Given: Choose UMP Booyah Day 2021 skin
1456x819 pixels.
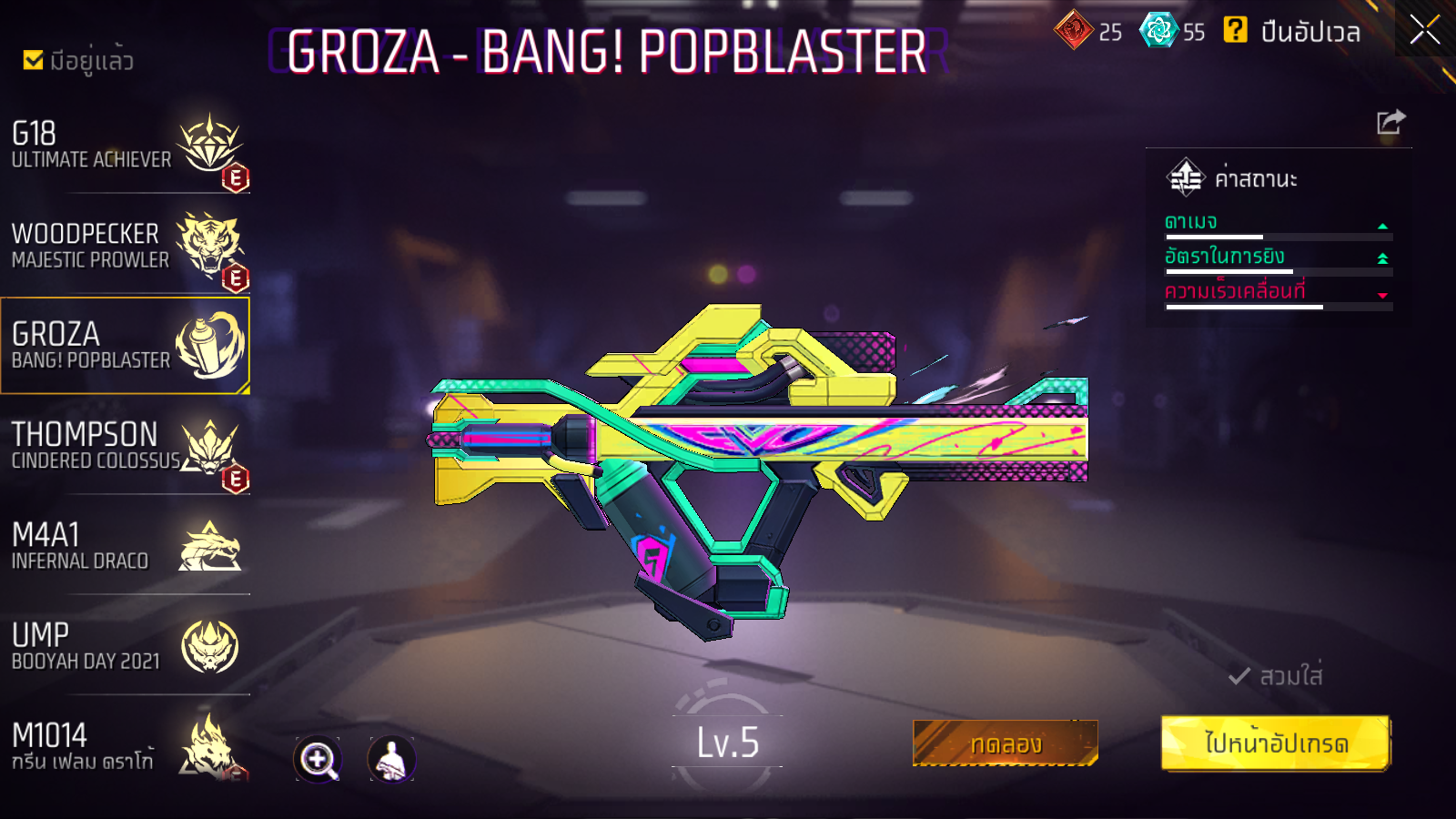Looking at the screenshot, I should pyautogui.click(x=125, y=646).
